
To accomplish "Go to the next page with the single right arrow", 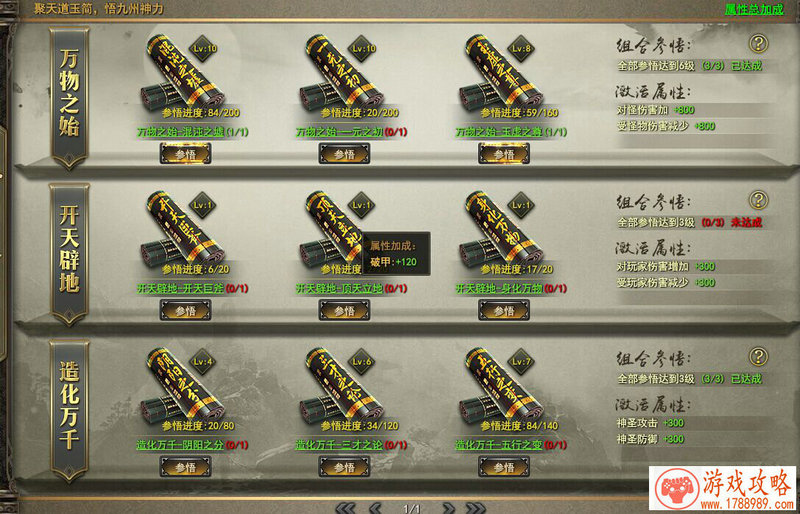I will 448,507.
